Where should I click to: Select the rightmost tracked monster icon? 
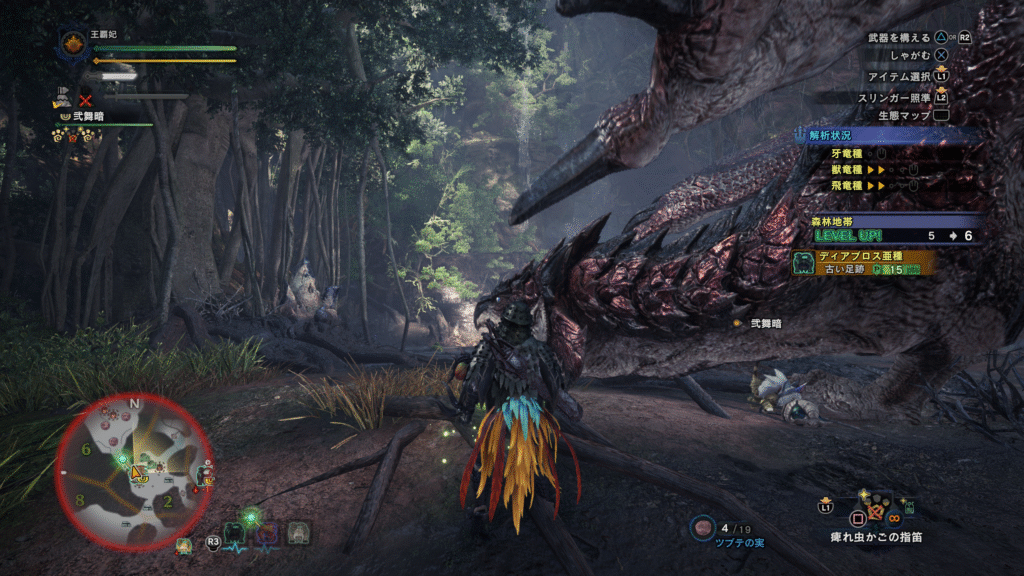[298, 532]
